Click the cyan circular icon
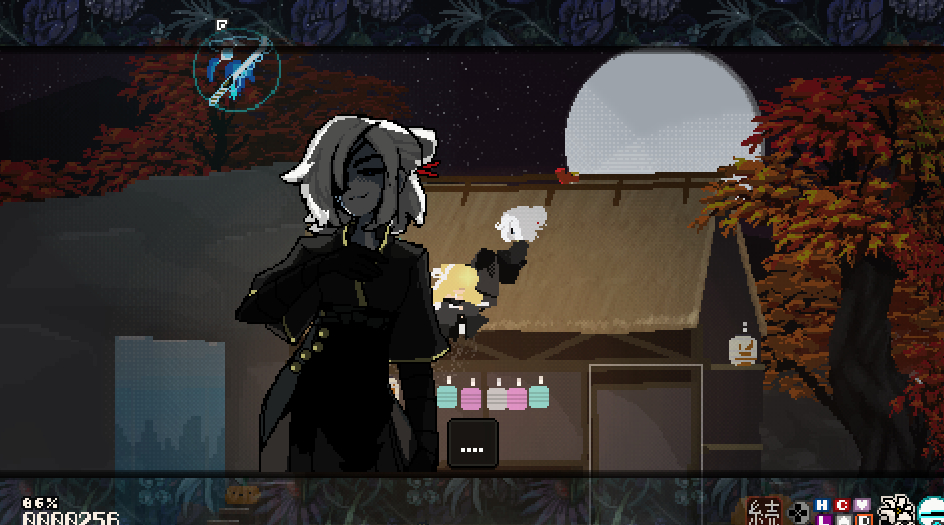 pyautogui.click(x=932, y=512)
